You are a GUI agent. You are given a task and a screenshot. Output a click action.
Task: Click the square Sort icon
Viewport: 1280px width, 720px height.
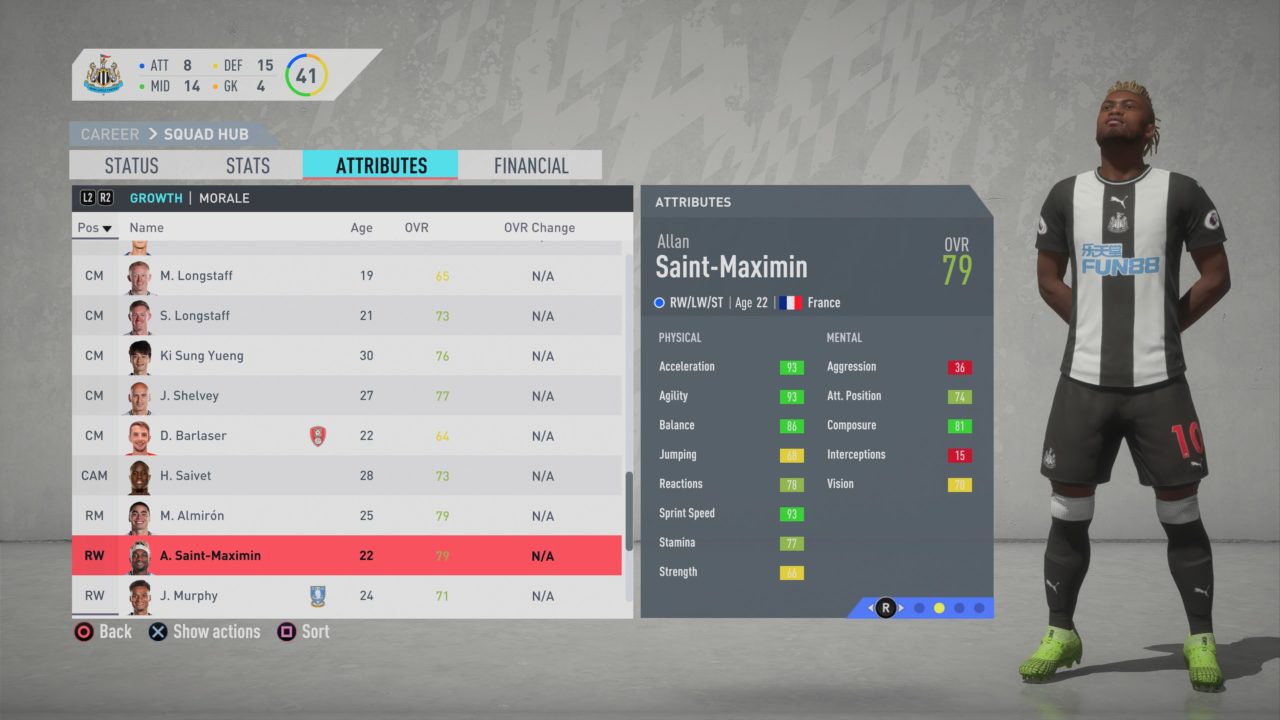pos(287,631)
